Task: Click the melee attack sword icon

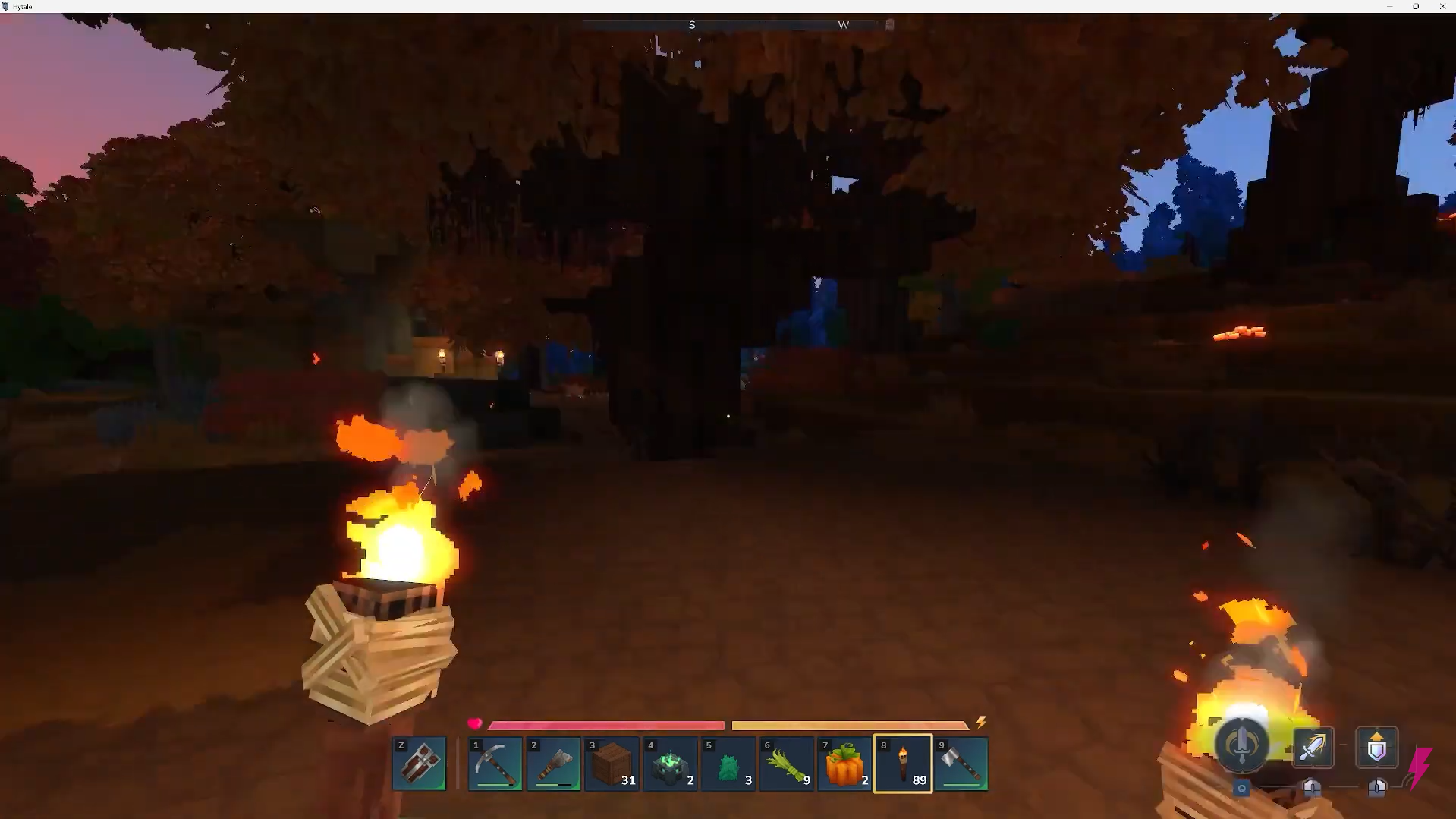Action: pos(1313,747)
